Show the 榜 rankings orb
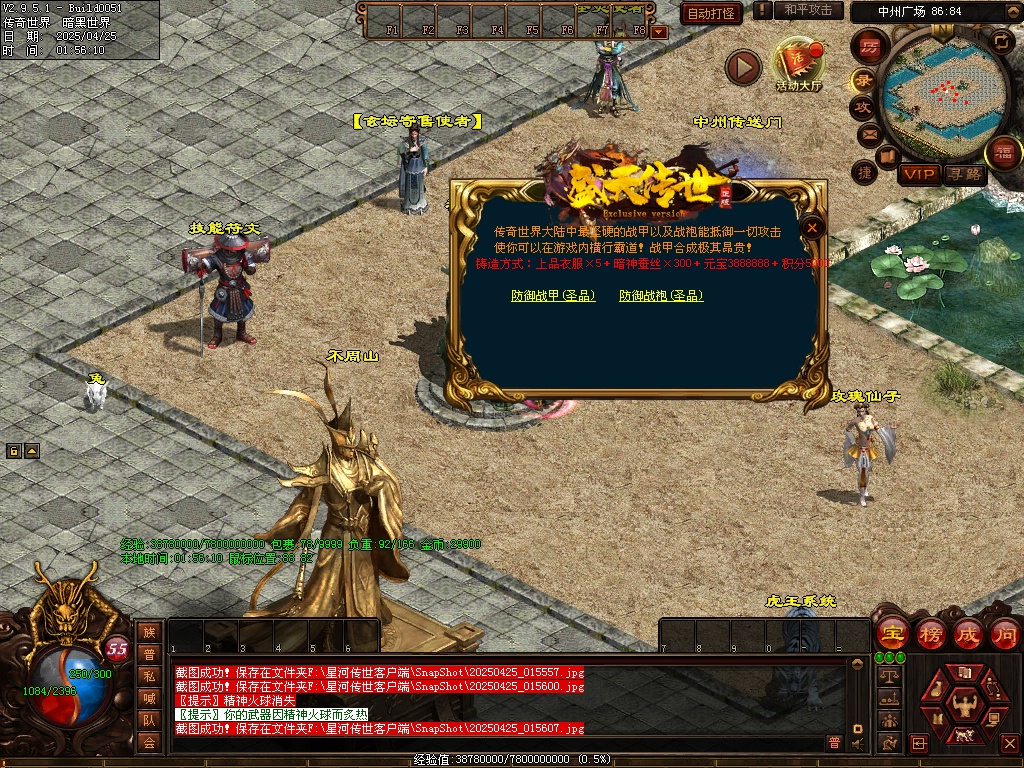The height and width of the screenshot is (768, 1024). (930, 633)
